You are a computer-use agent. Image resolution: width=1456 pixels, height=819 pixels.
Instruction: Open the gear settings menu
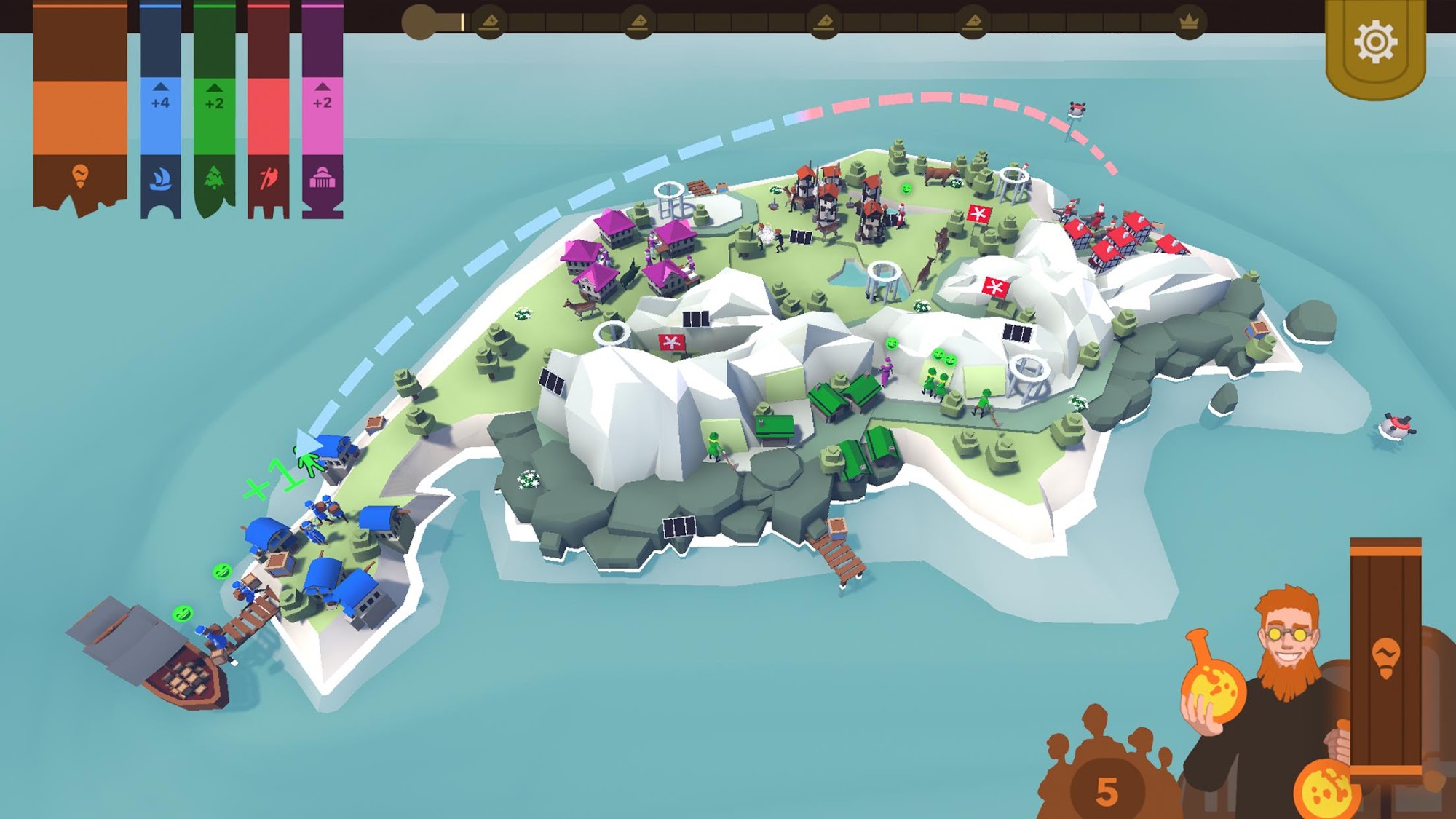click(x=1375, y=44)
